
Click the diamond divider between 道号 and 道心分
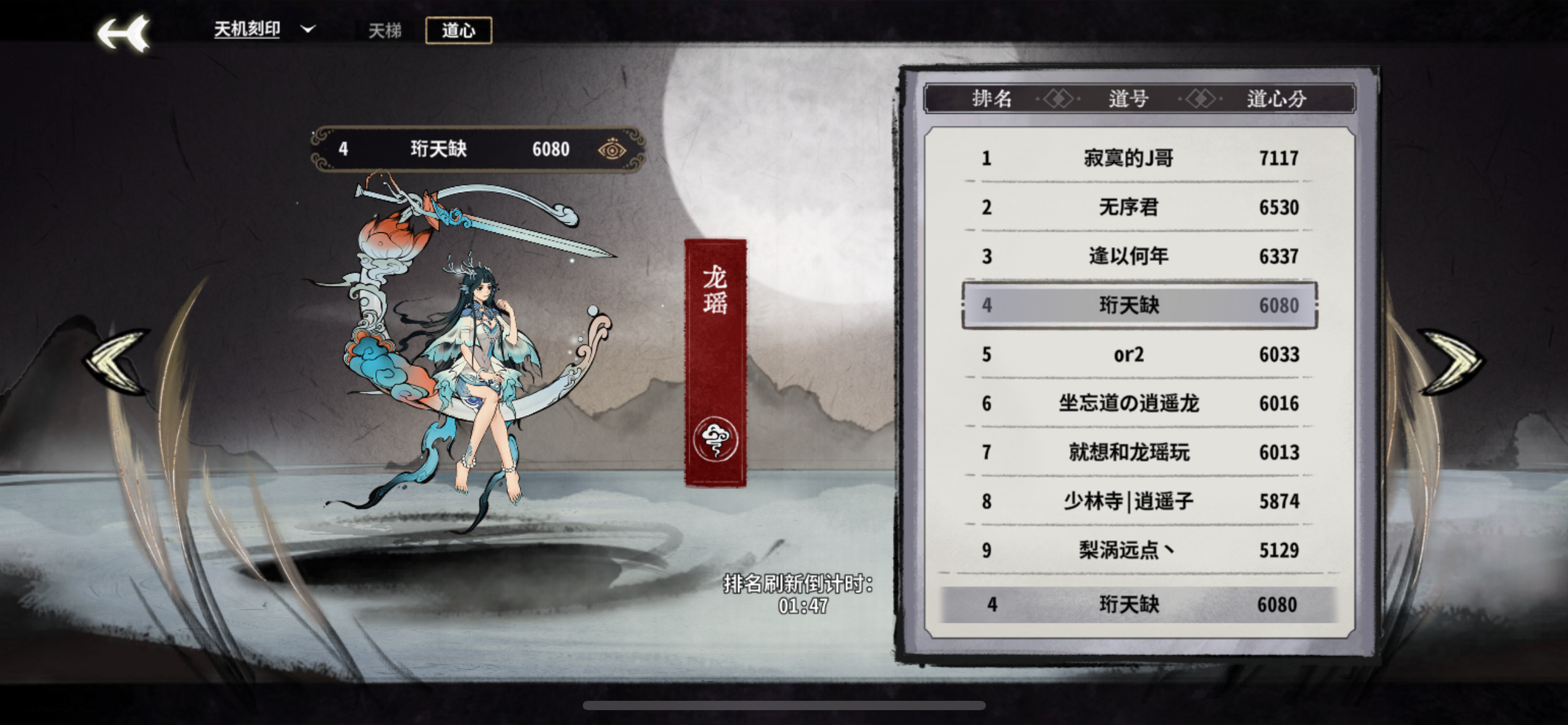tap(1201, 98)
